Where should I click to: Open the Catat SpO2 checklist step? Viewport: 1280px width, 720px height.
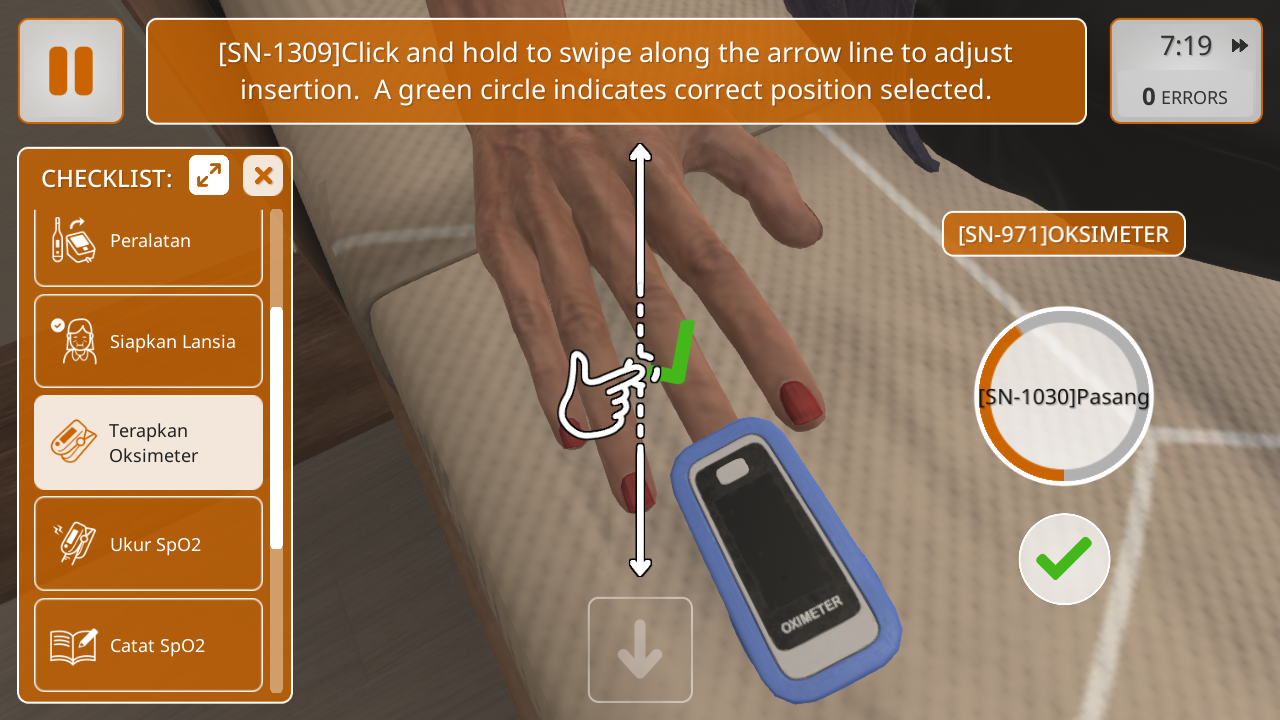click(x=148, y=645)
